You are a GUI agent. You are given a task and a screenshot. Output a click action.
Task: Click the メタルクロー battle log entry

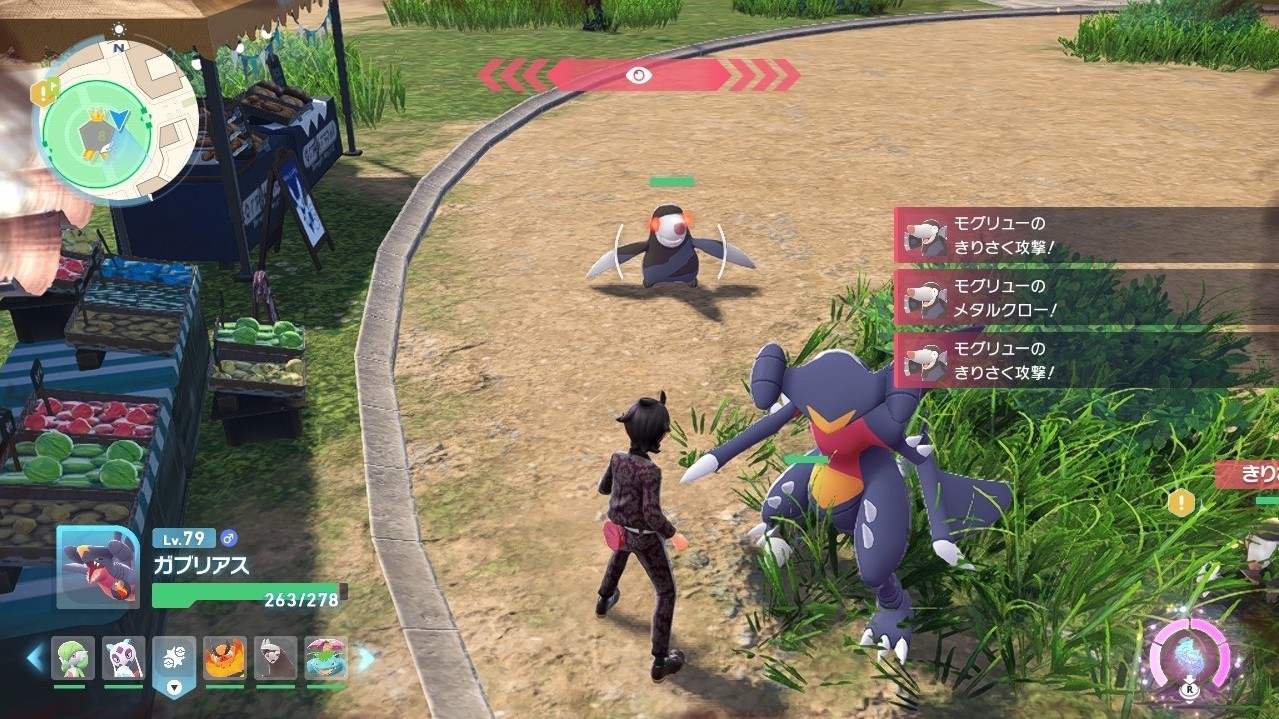[1085, 299]
